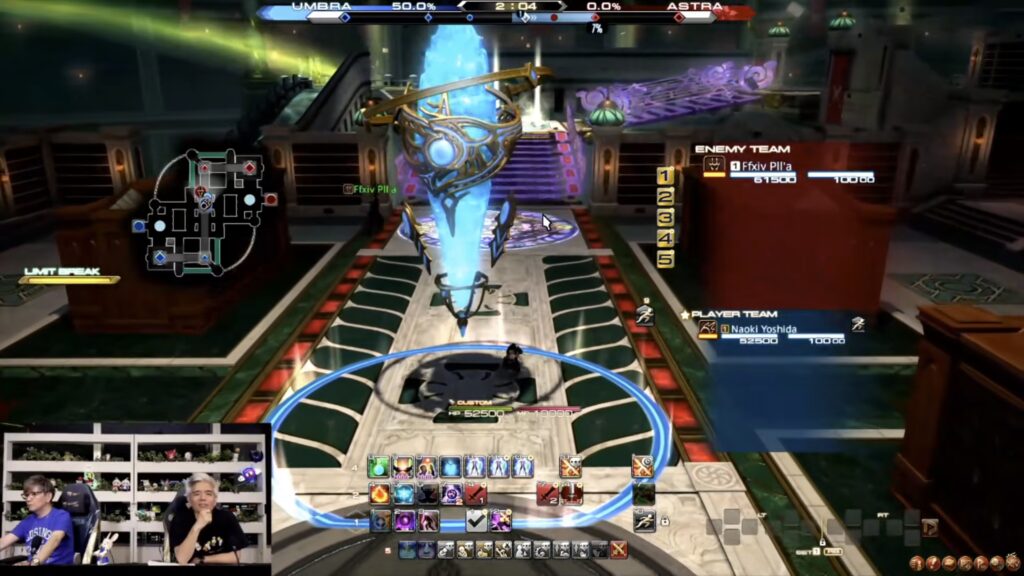
Task: Click the purple ability icon with crossed swords
Action: (x=500, y=520)
